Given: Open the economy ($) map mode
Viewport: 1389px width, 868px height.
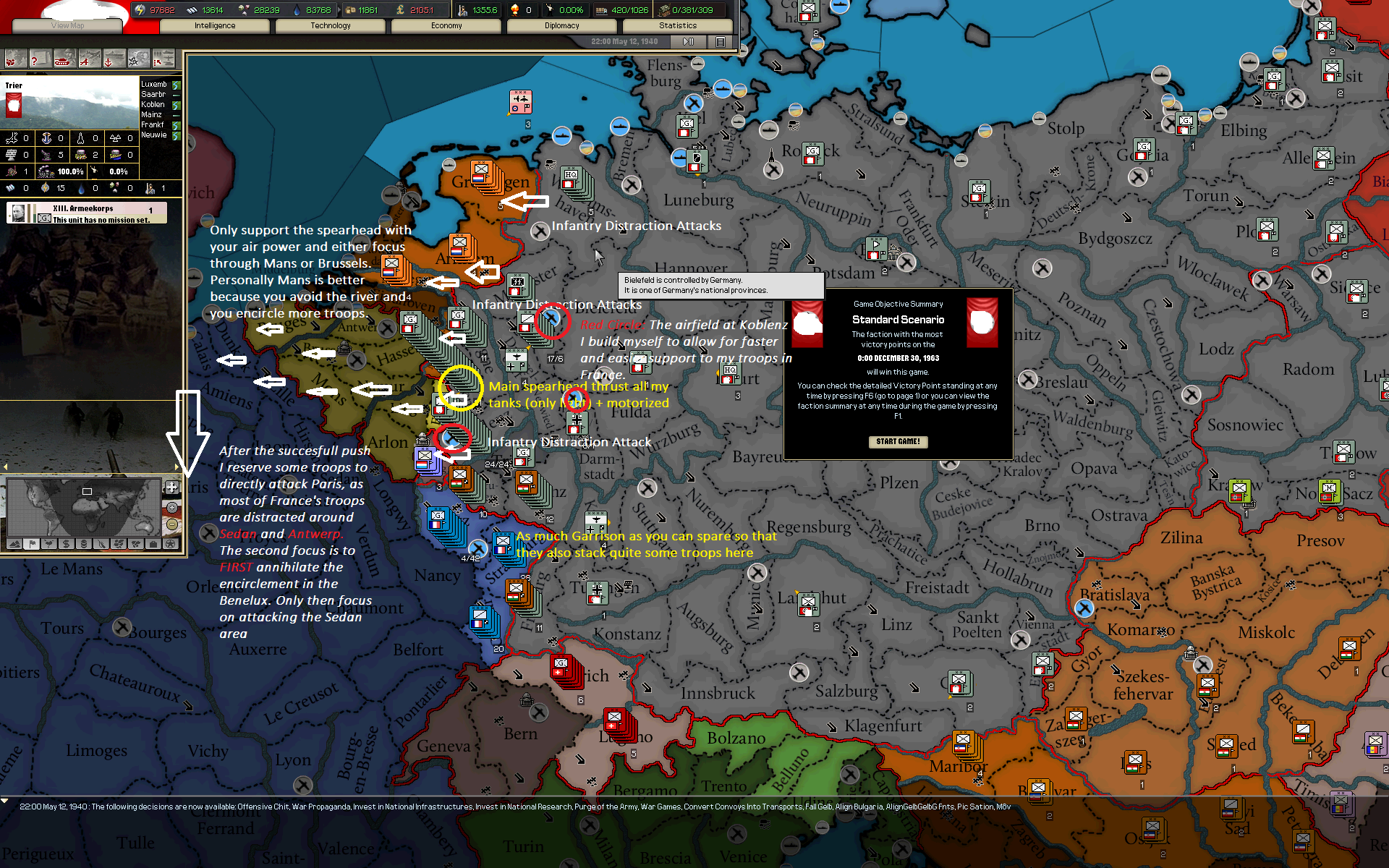Looking at the screenshot, I should point(65,544).
